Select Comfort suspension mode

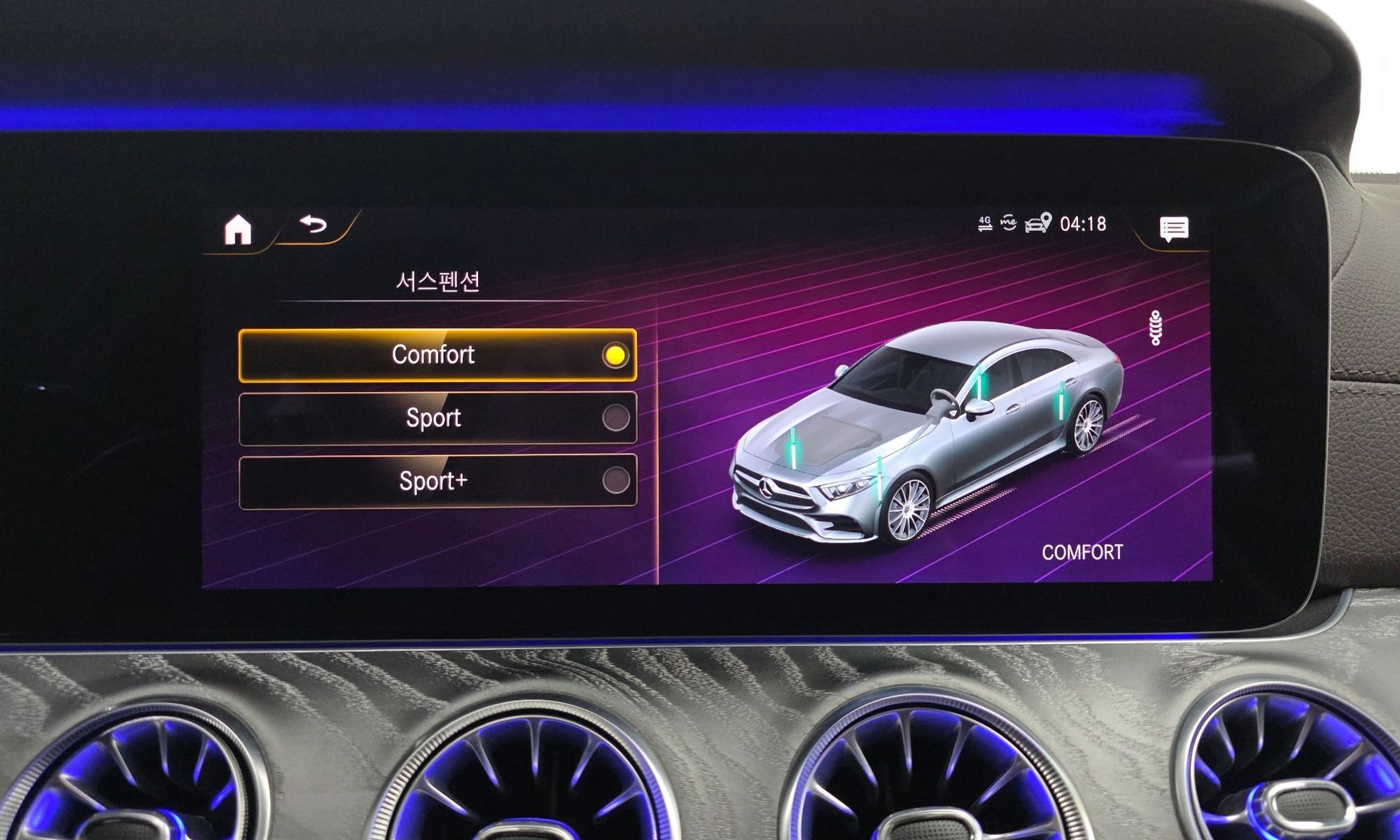pos(437,355)
